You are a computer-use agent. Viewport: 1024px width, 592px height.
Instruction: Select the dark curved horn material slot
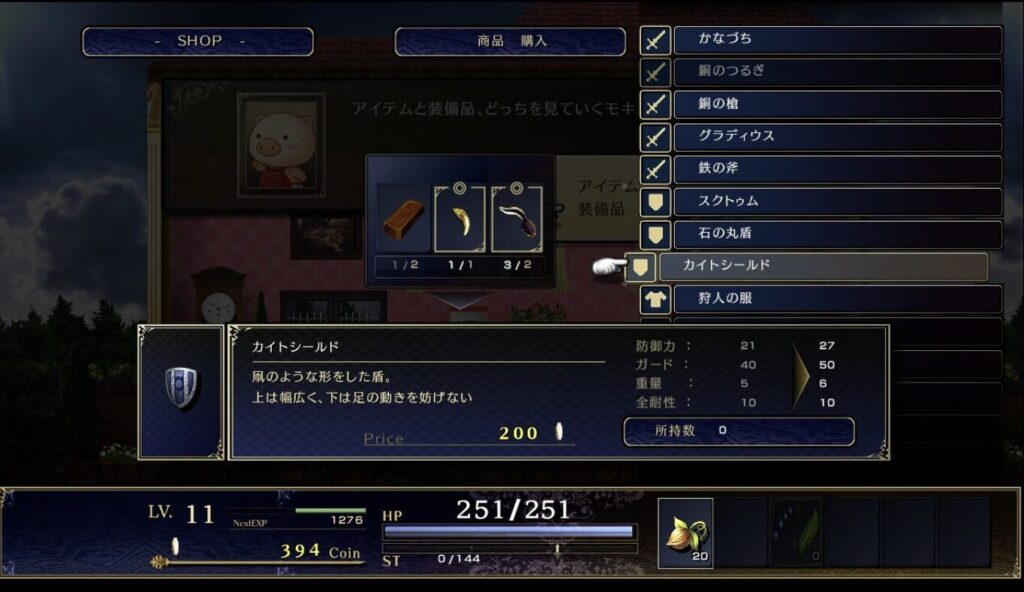point(517,218)
